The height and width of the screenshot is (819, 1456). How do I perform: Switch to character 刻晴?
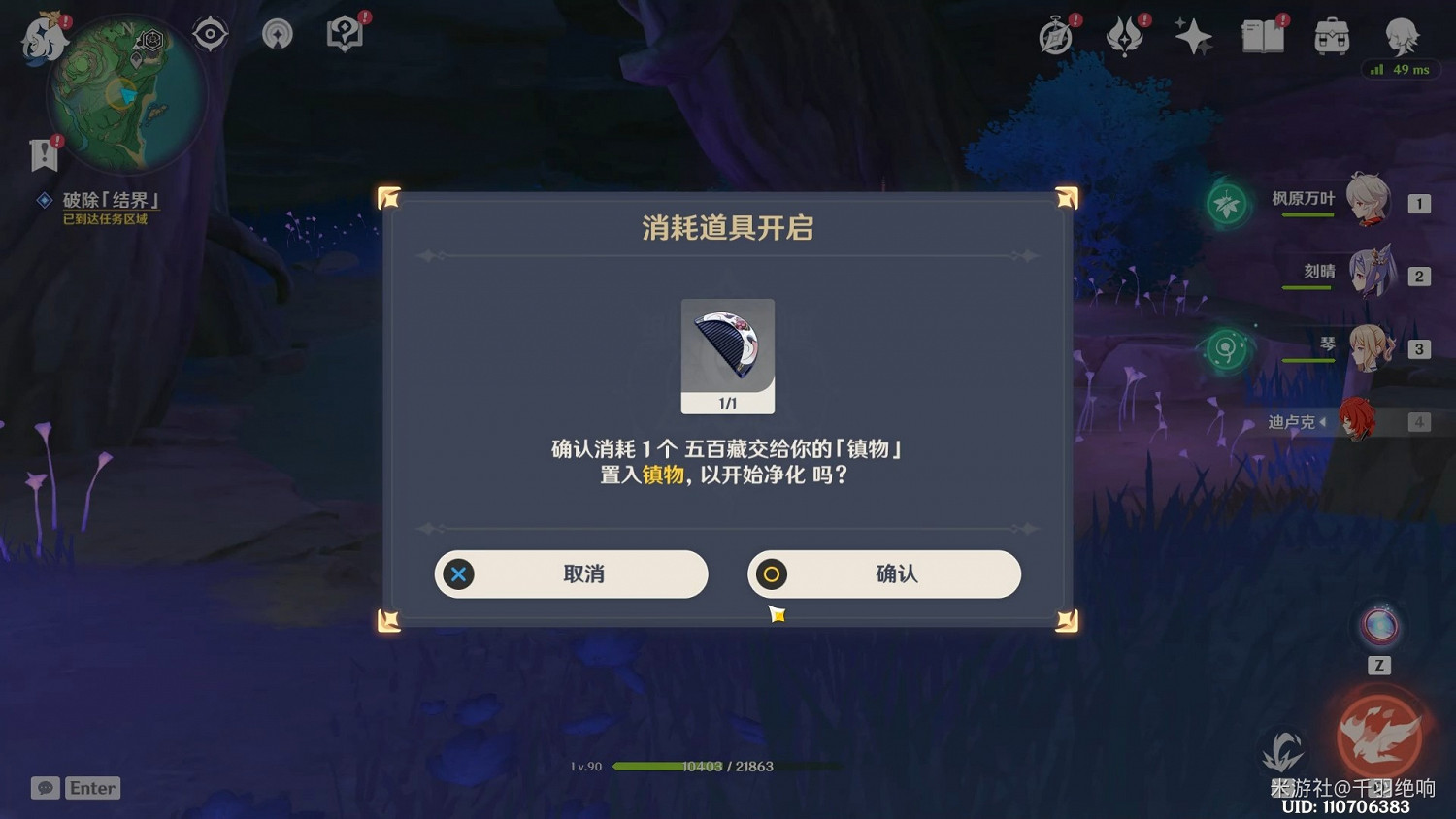(1371, 273)
